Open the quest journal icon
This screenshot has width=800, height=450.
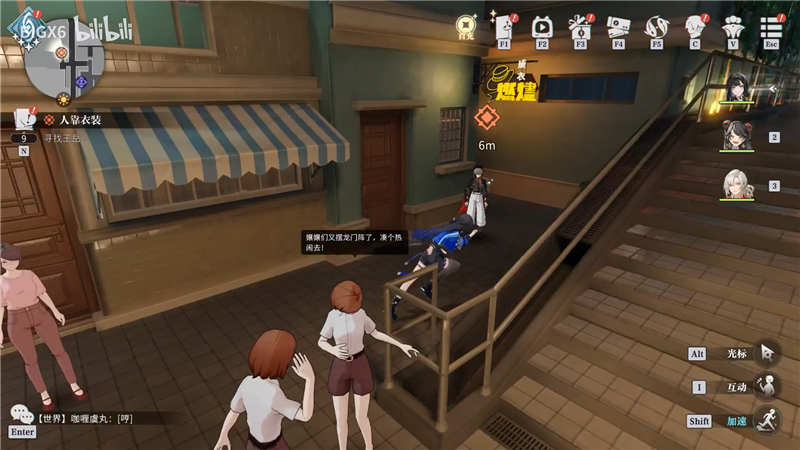point(22,118)
